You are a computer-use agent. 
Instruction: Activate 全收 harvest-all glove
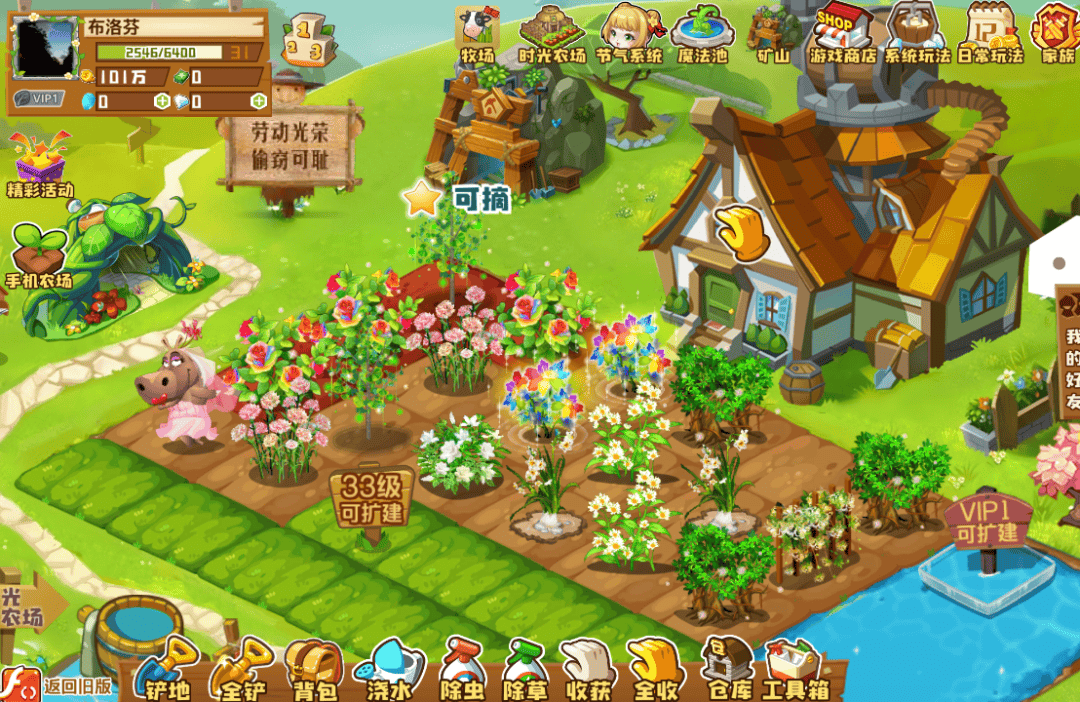653,667
